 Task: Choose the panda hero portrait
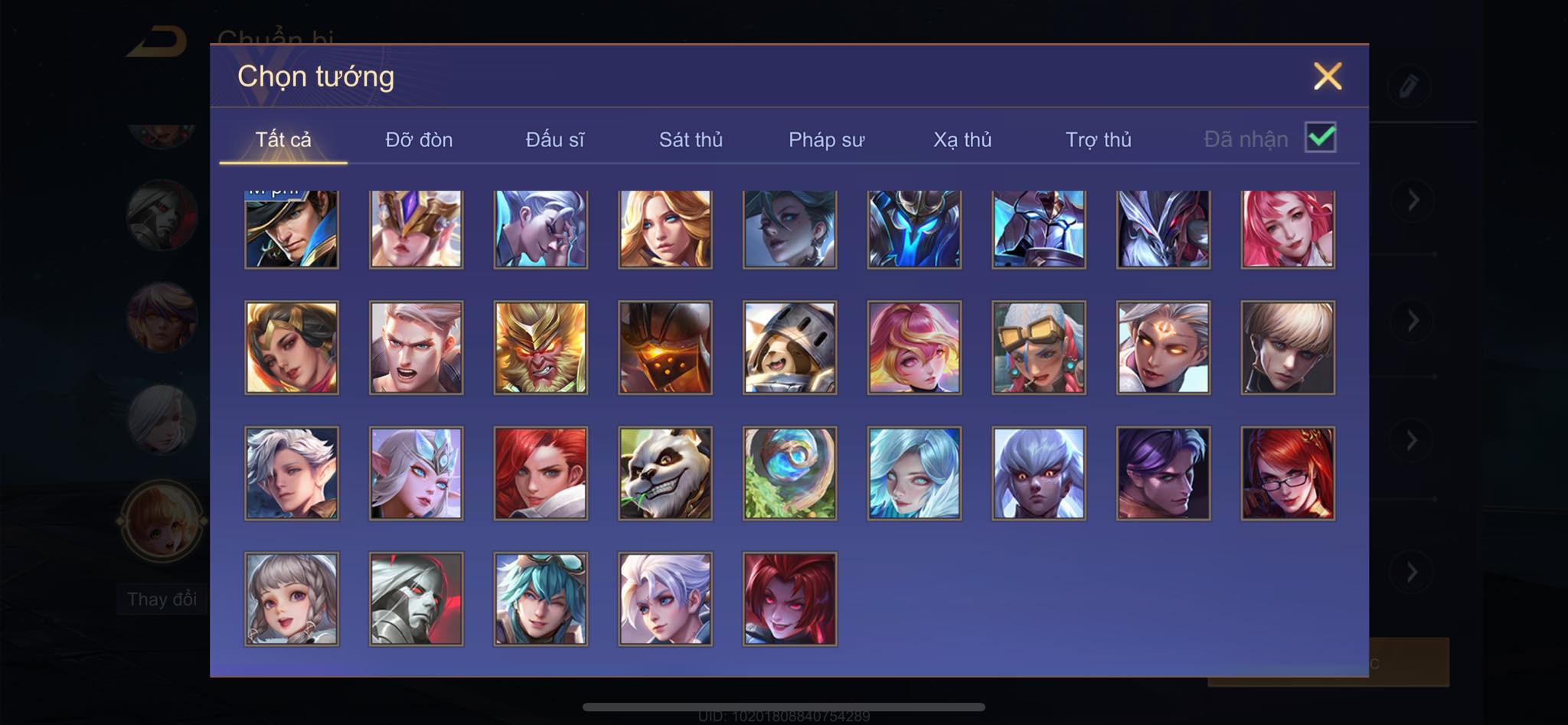665,473
